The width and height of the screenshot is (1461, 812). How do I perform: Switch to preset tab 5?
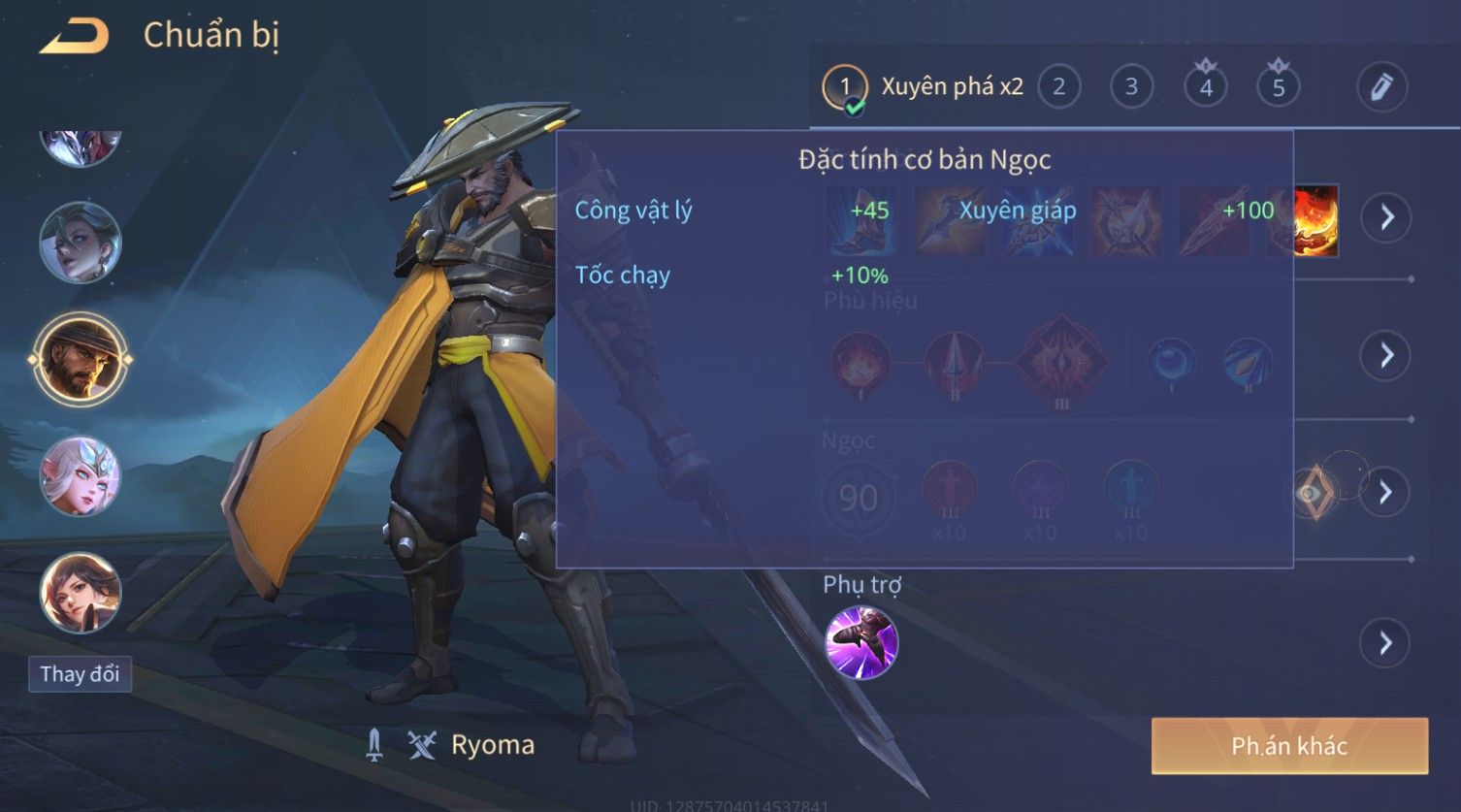pyautogui.click(x=1278, y=87)
